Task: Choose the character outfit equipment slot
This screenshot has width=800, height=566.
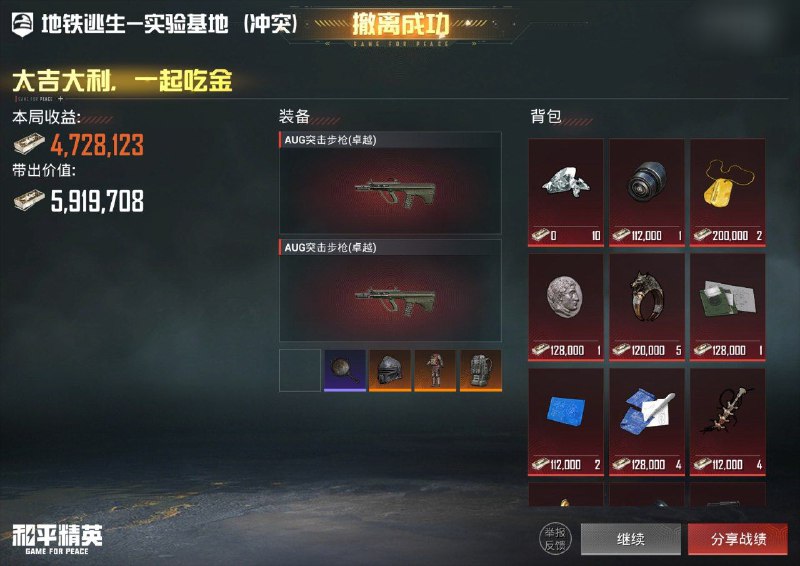Action: click(x=435, y=370)
